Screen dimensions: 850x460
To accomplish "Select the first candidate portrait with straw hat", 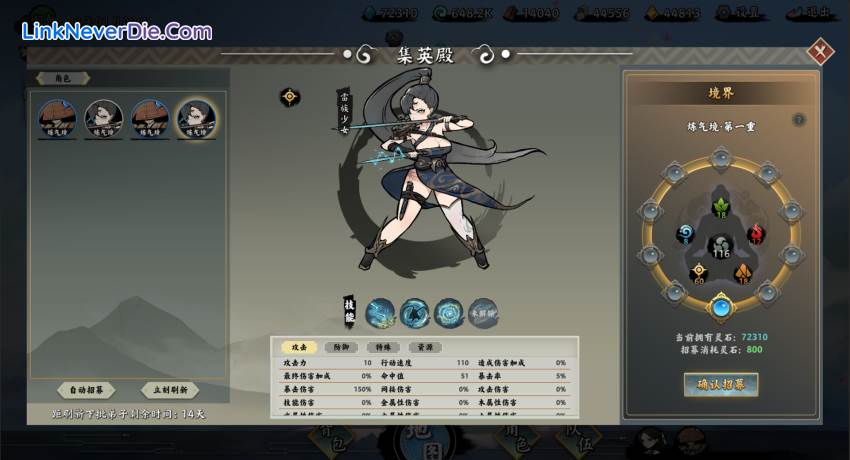I will coord(57,119).
